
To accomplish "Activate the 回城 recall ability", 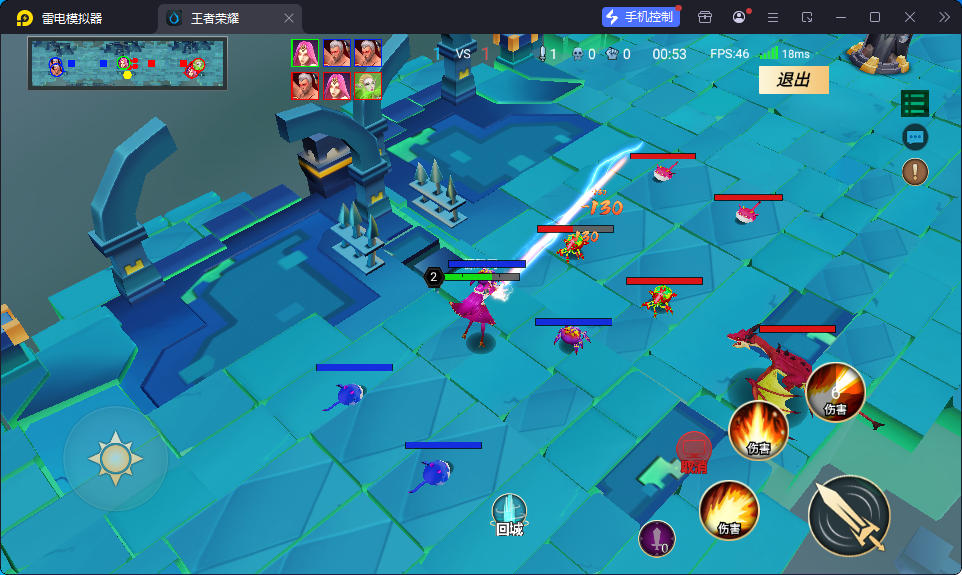I will 509,514.
